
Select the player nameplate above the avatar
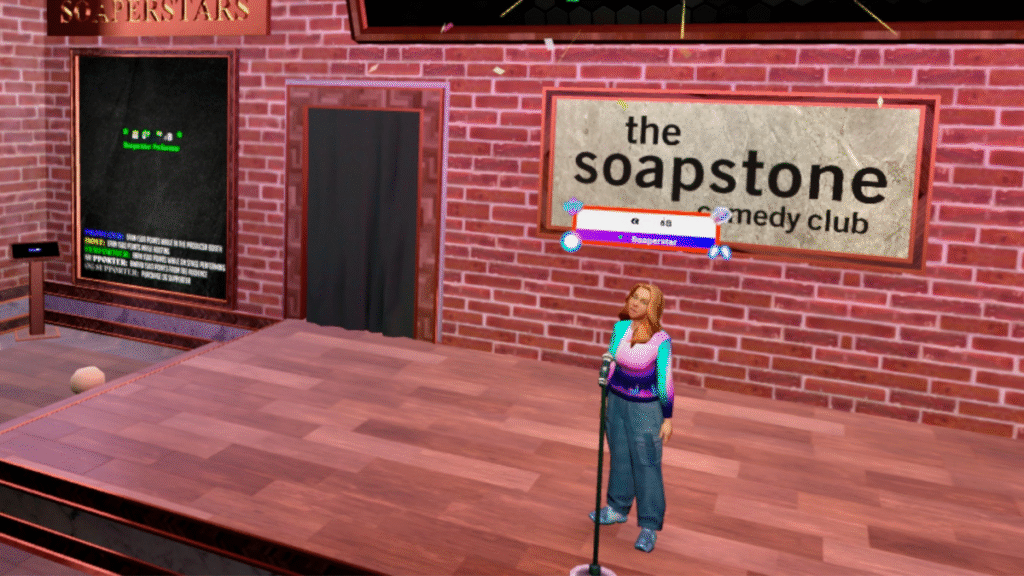pyautogui.click(x=645, y=228)
